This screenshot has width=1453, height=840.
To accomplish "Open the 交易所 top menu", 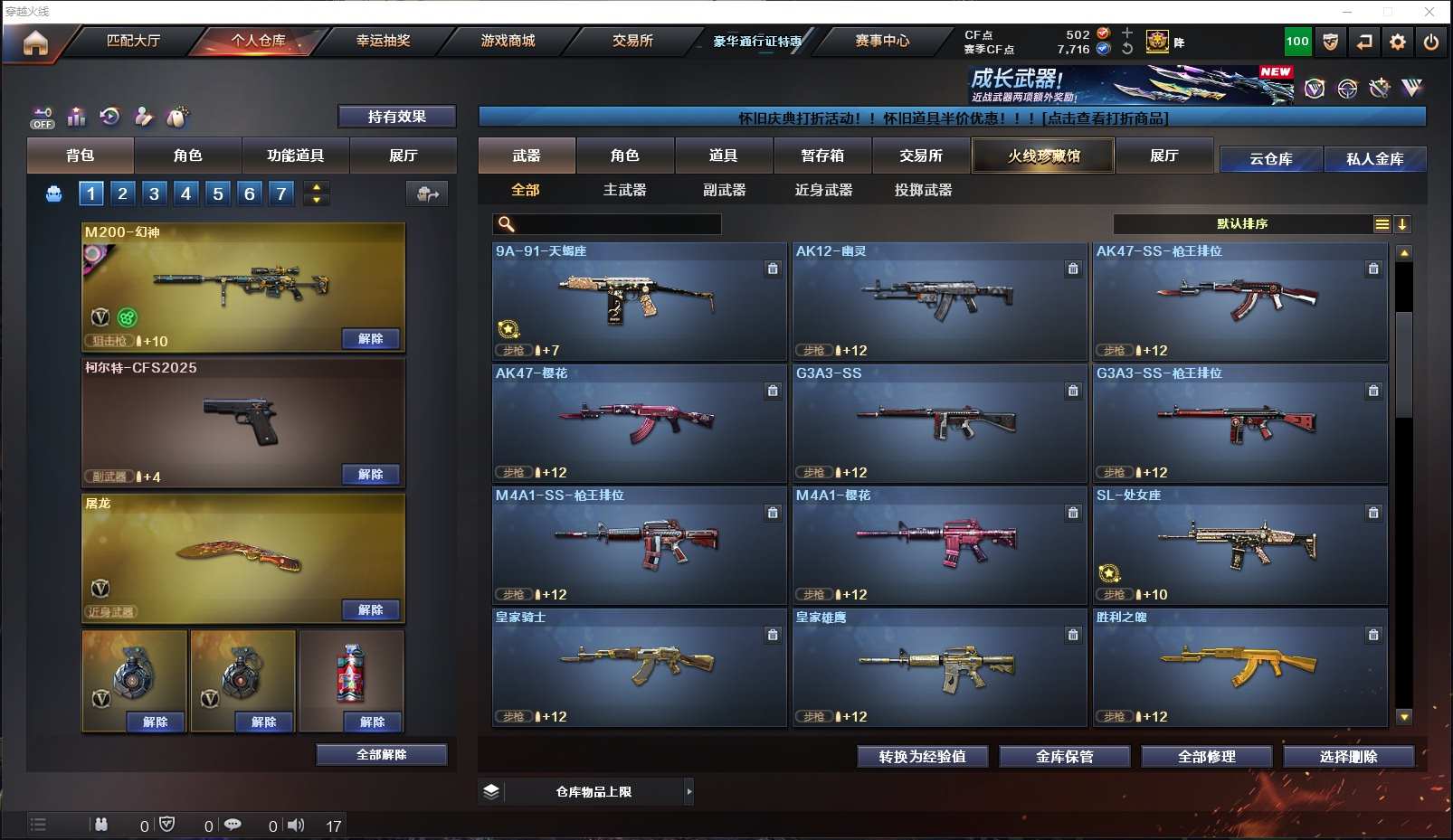I will click(x=632, y=41).
